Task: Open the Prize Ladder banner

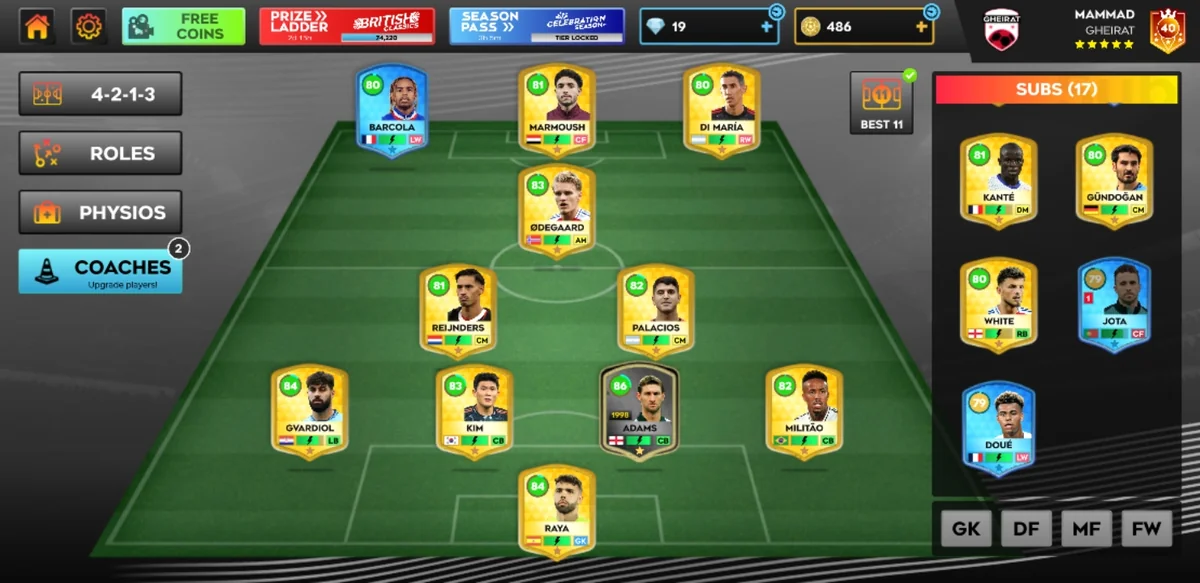Action: (346, 27)
